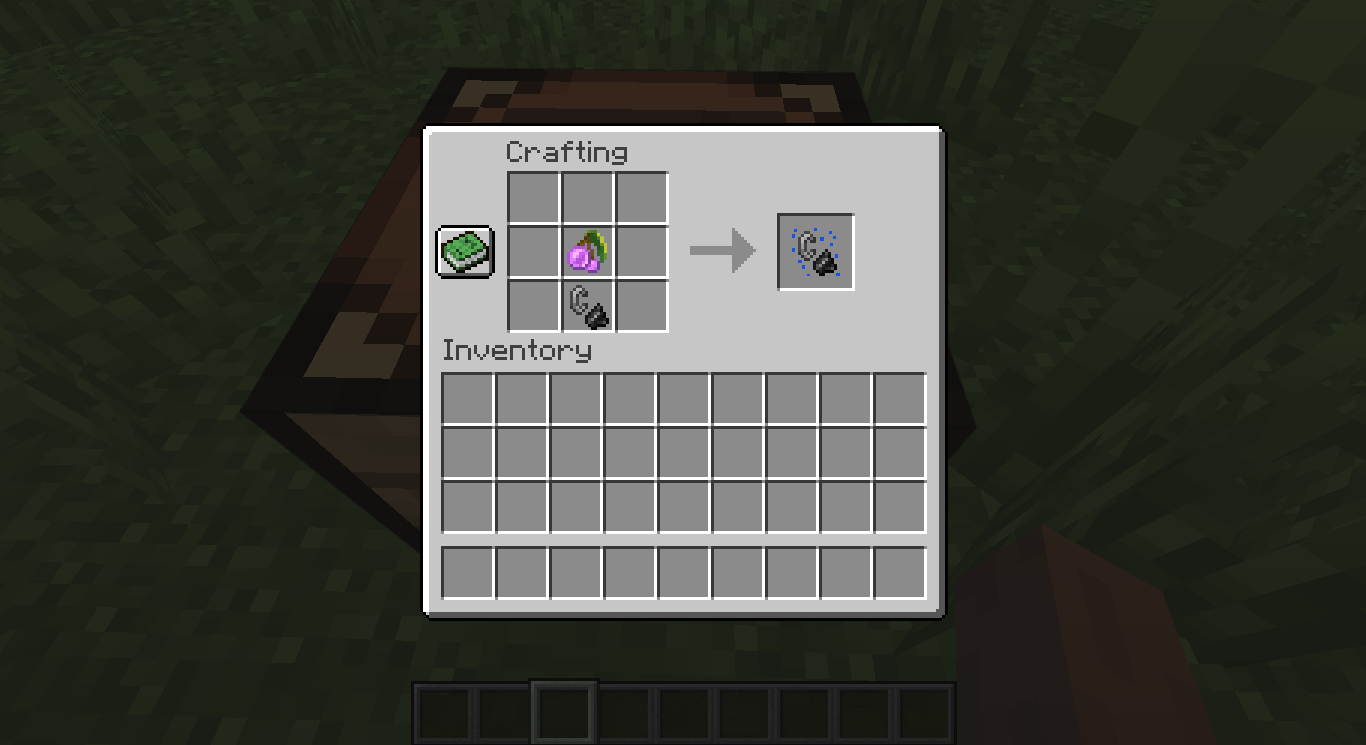Click the crafting progress arrow
Screen dimensions: 1366x745
pyautogui.click(x=722, y=250)
